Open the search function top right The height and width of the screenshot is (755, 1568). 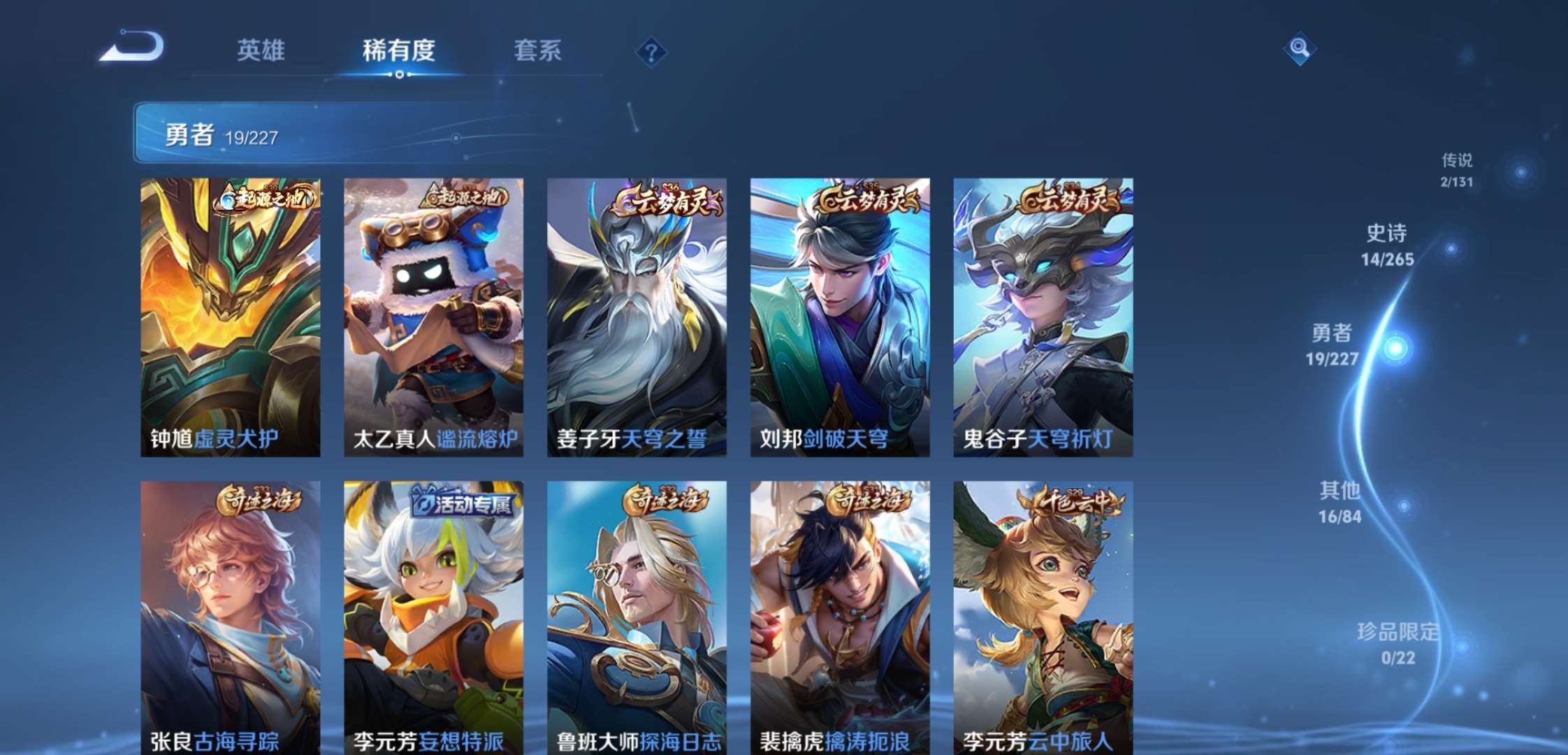[x=1301, y=49]
